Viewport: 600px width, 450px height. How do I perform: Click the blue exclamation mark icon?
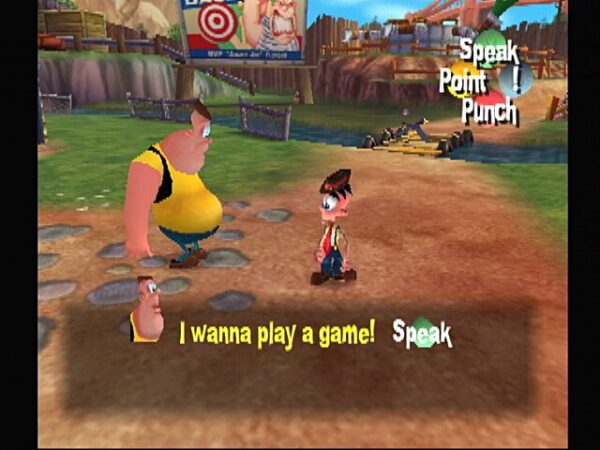517,78
